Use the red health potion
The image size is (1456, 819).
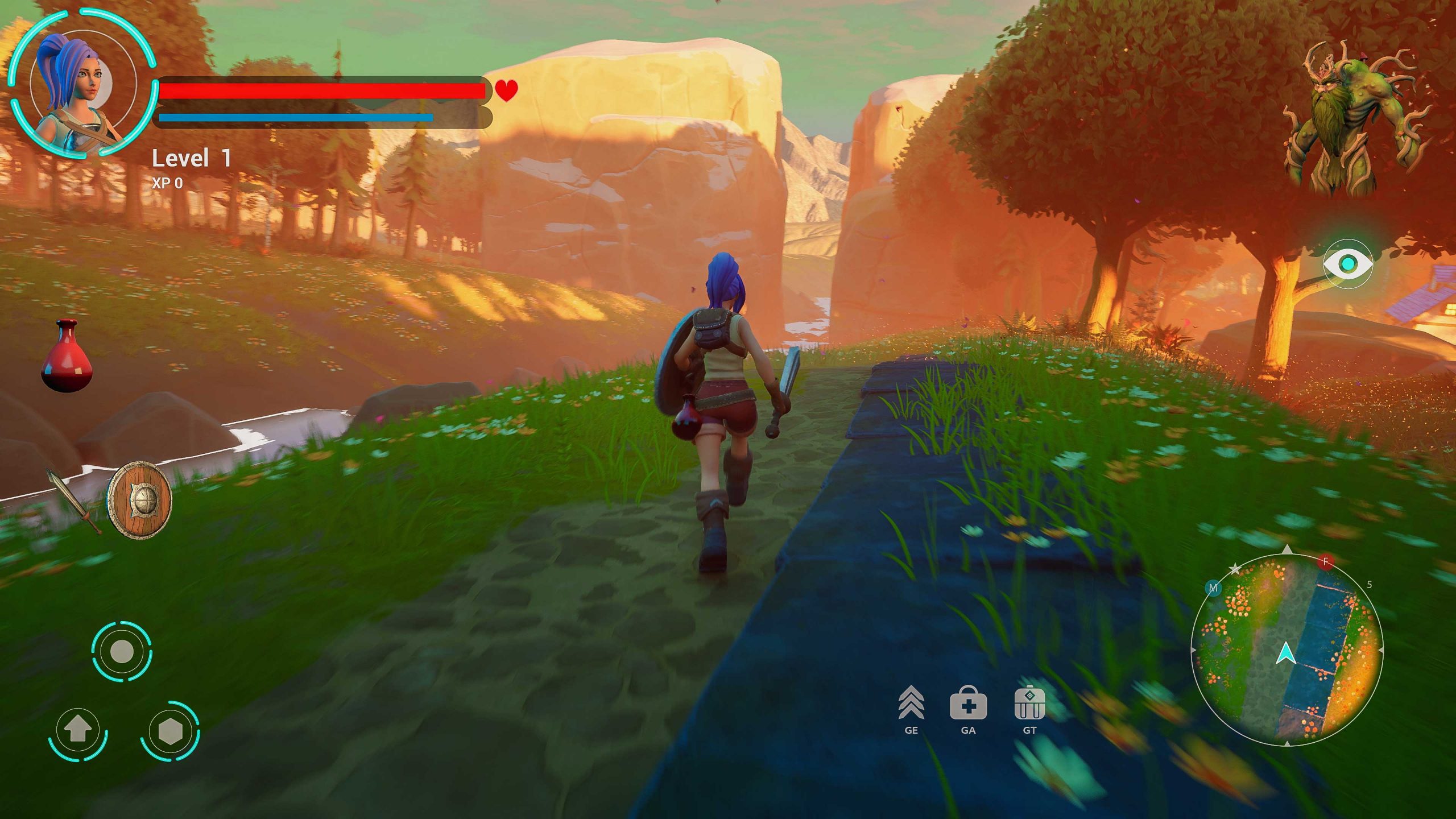67,357
